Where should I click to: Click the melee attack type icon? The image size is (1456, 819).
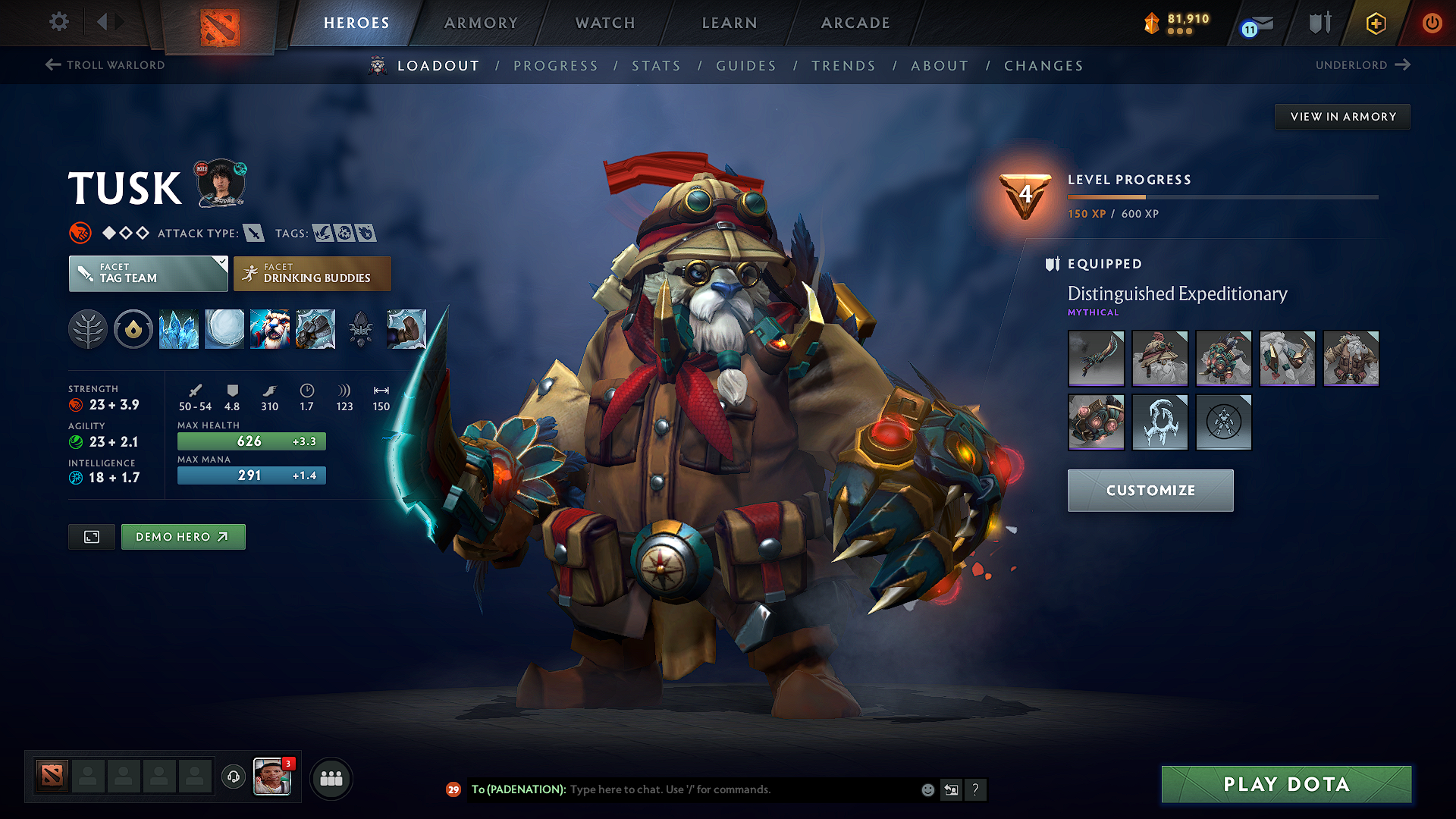coord(253,233)
